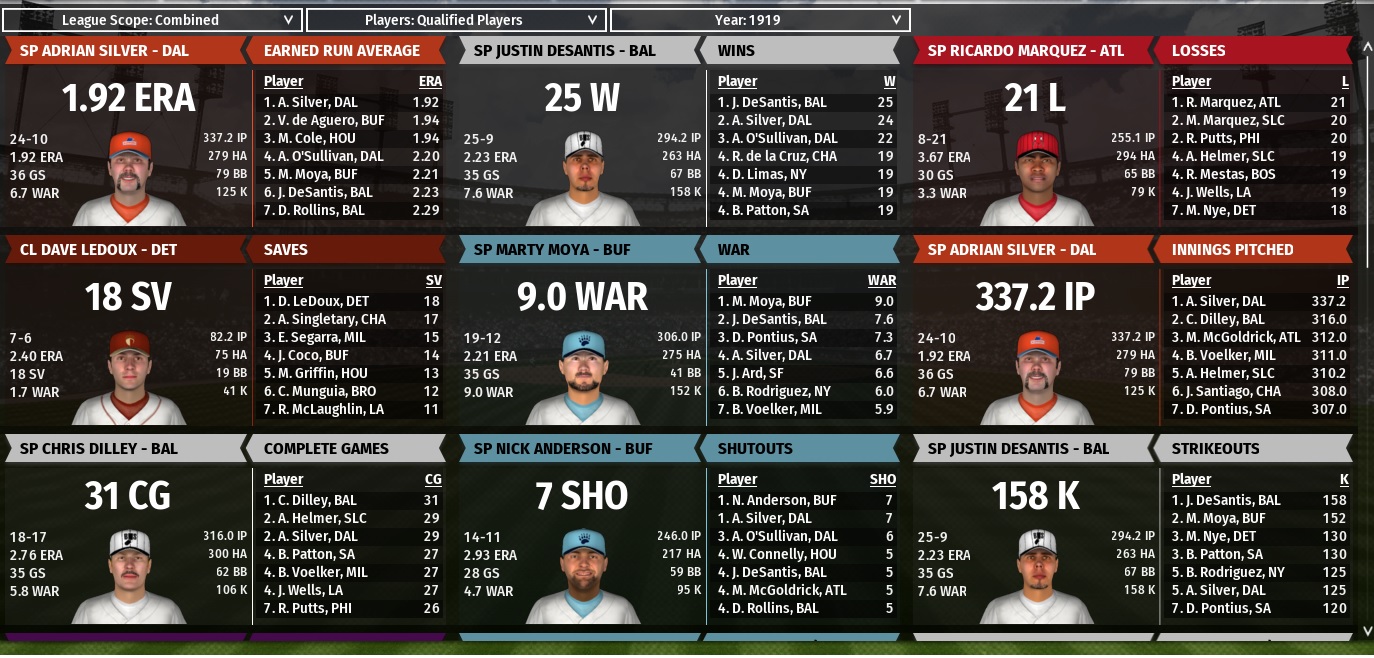Change the Year: 1919 dropdown
Screen dimensions: 1374x658
(x=759, y=20)
